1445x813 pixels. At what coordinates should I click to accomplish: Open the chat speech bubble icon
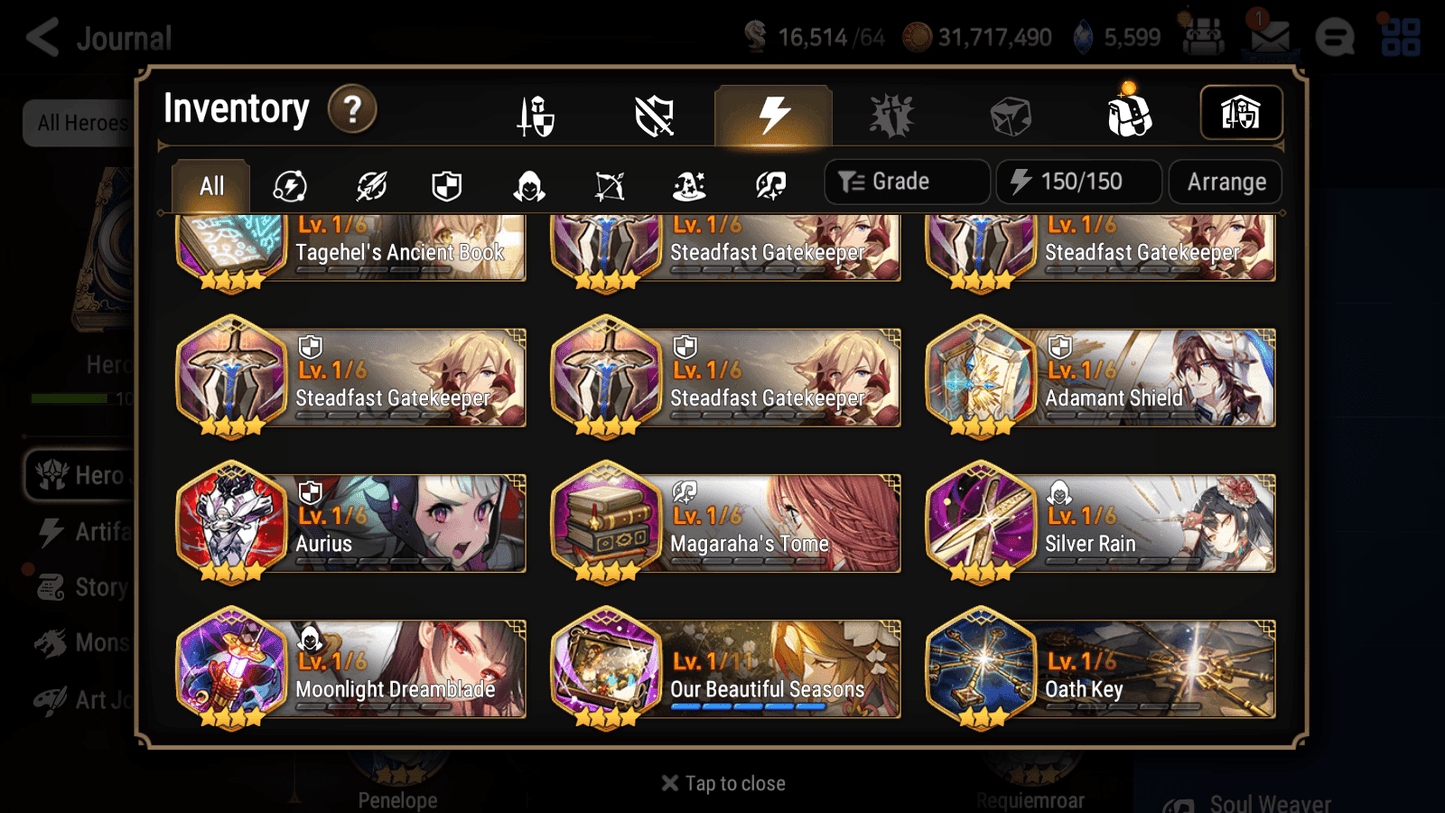coord(1334,36)
